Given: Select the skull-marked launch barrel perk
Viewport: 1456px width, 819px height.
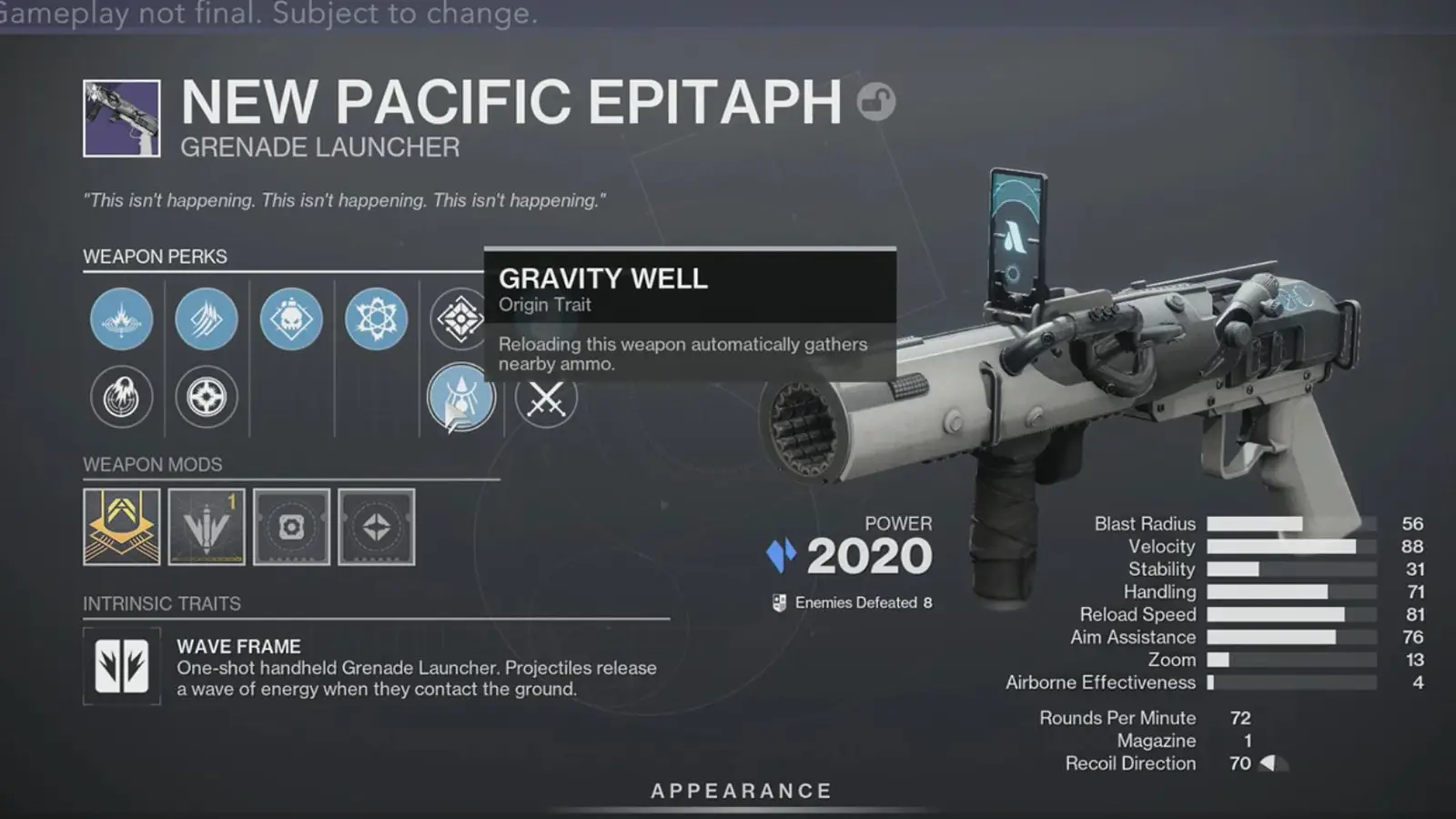Looking at the screenshot, I should point(291,319).
